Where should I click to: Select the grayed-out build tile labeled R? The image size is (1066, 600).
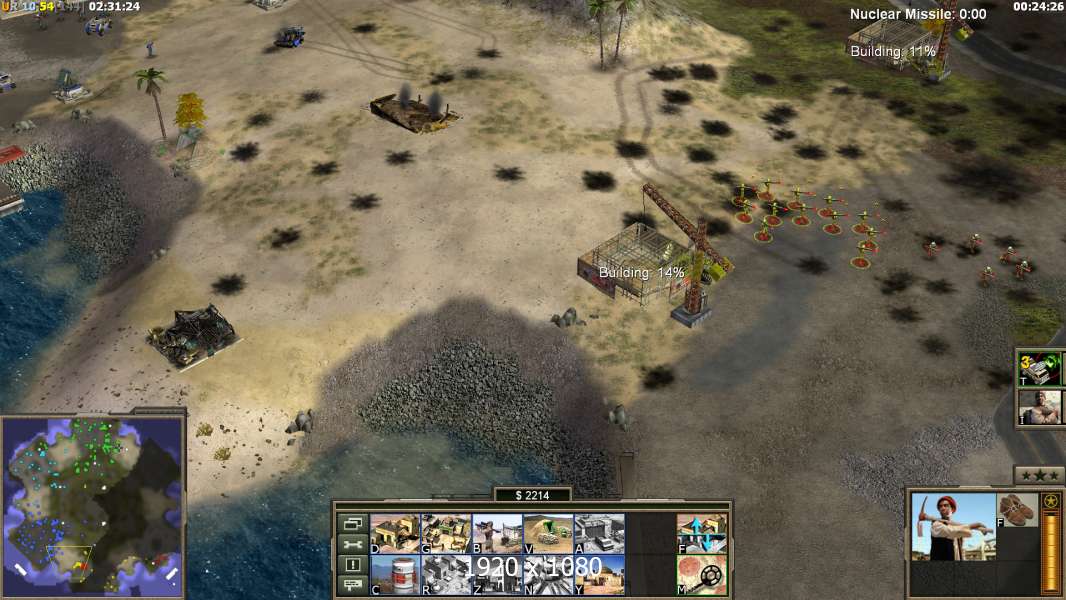446,574
